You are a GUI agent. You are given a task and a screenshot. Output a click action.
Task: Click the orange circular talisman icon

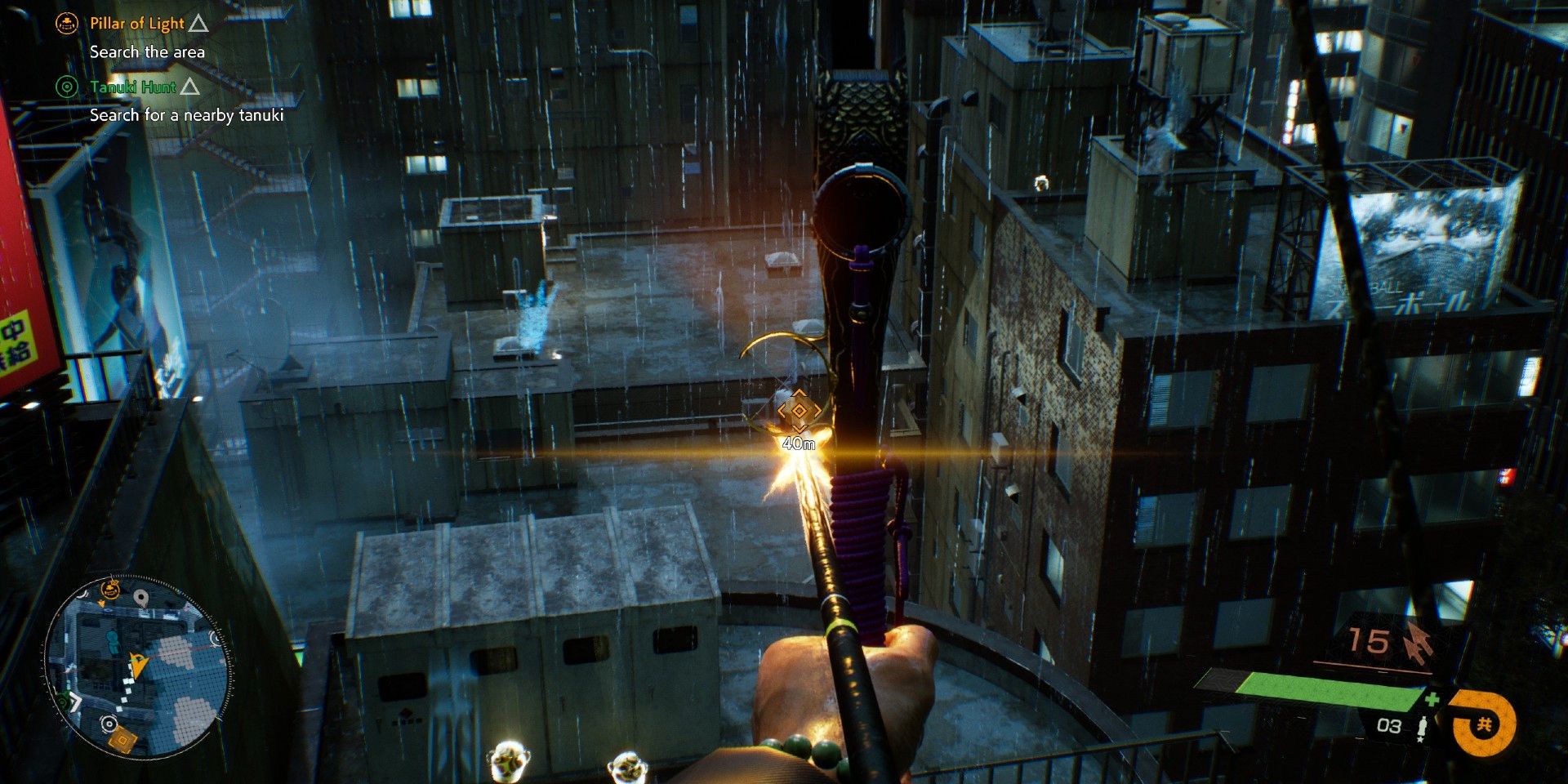coord(1485,724)
